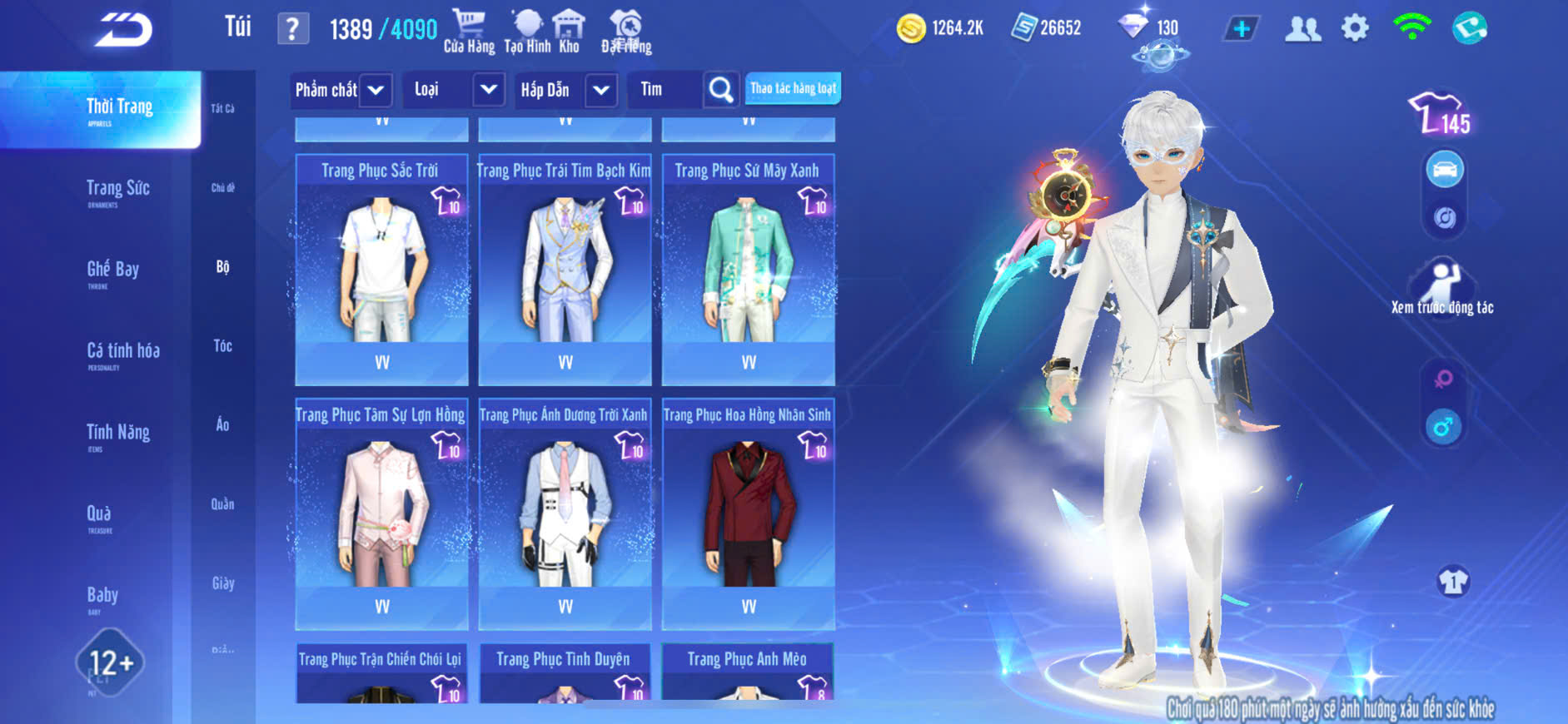Open the Cá tính hóa tab

point(122,352)
